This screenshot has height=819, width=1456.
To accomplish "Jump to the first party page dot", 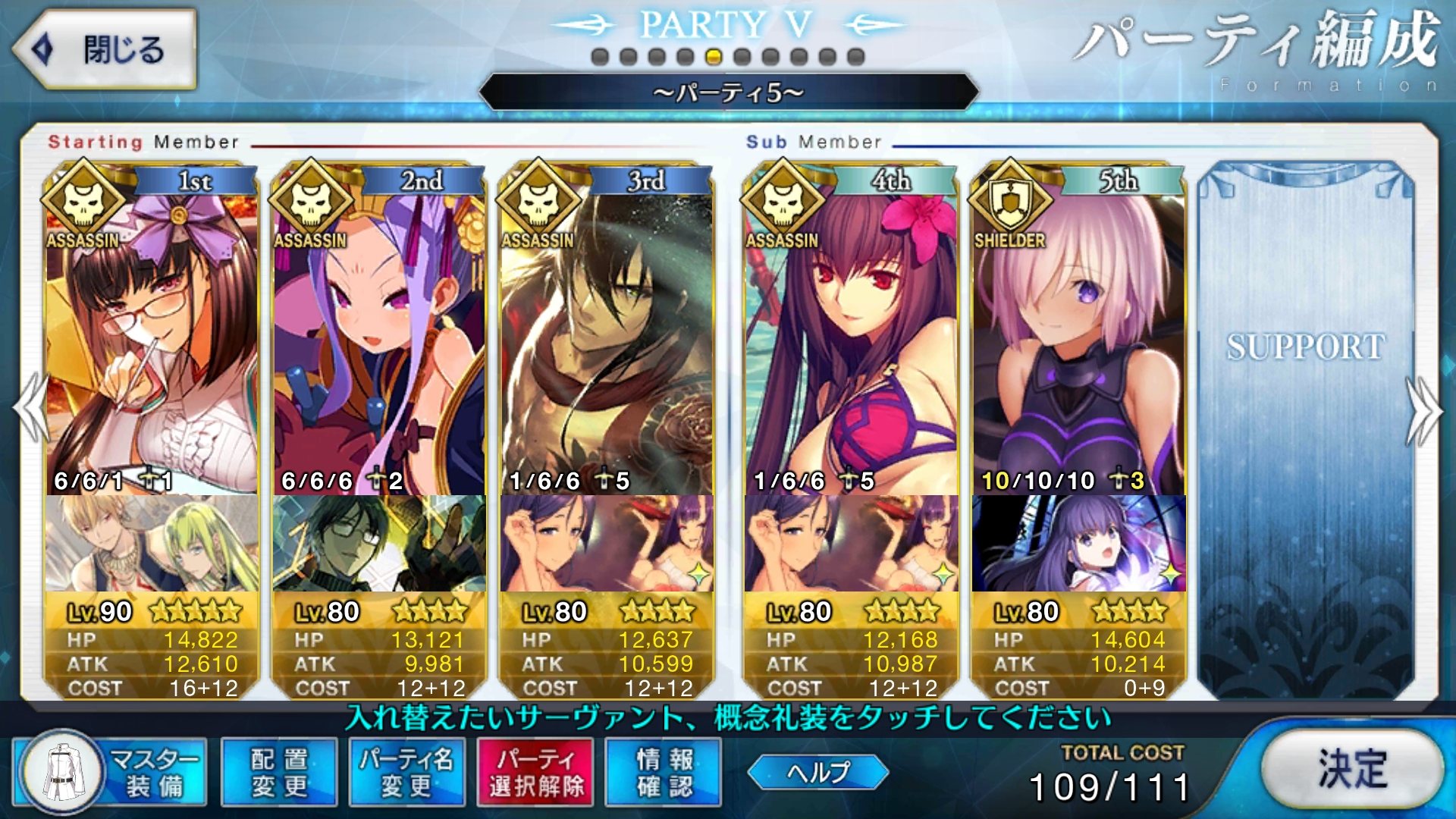I will click(x=599, y=57).
